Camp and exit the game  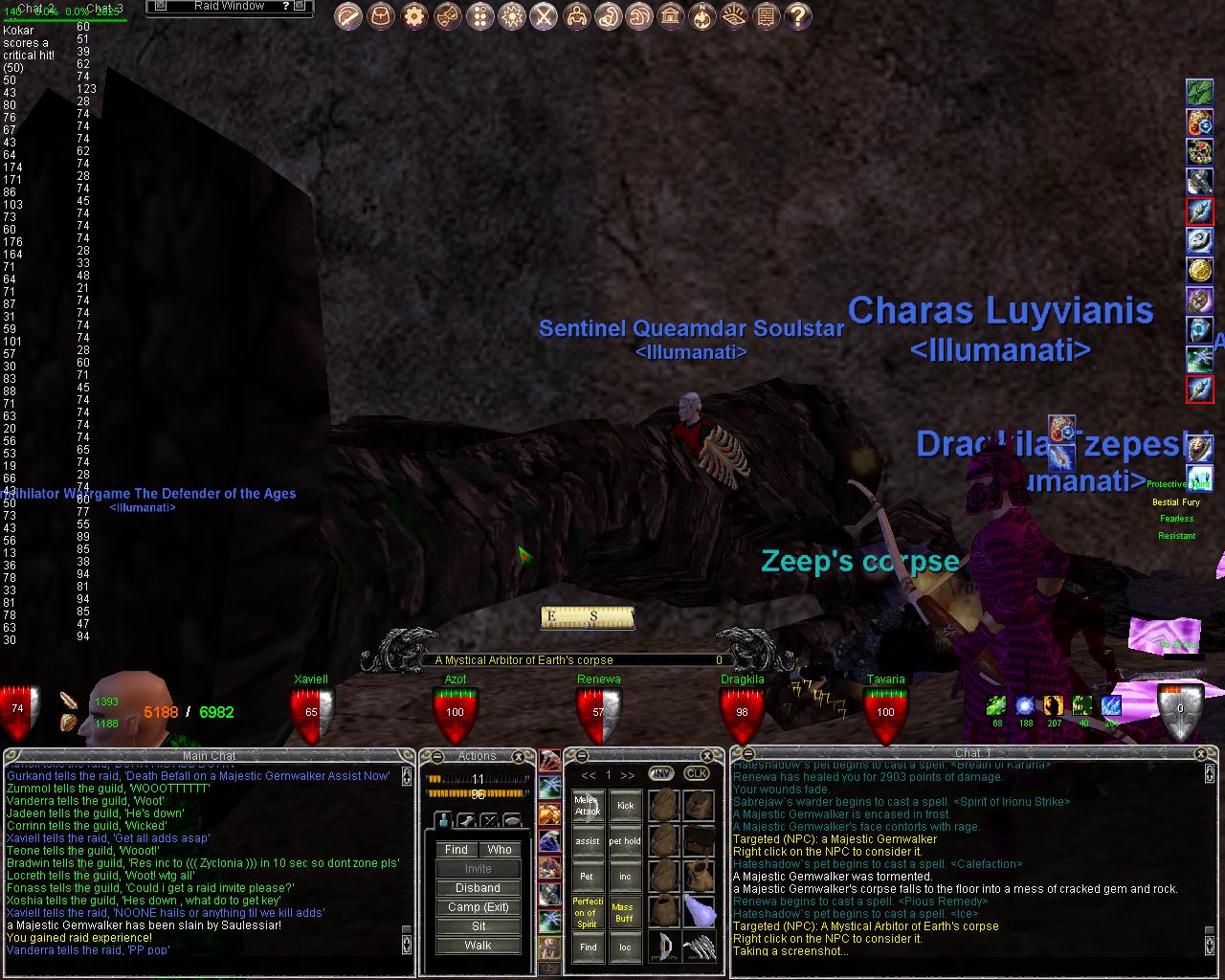pos(478,906)
